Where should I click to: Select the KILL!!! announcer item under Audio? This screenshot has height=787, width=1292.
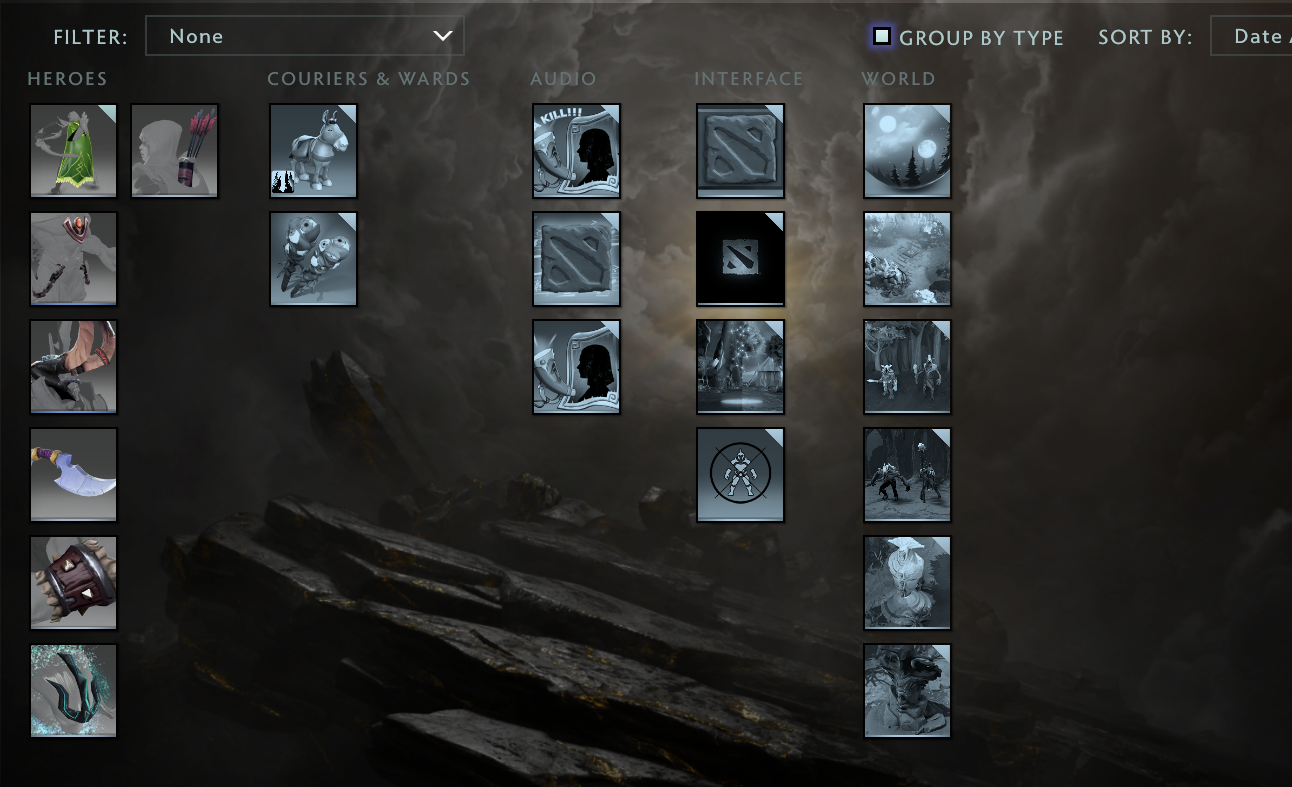[576, 150]
